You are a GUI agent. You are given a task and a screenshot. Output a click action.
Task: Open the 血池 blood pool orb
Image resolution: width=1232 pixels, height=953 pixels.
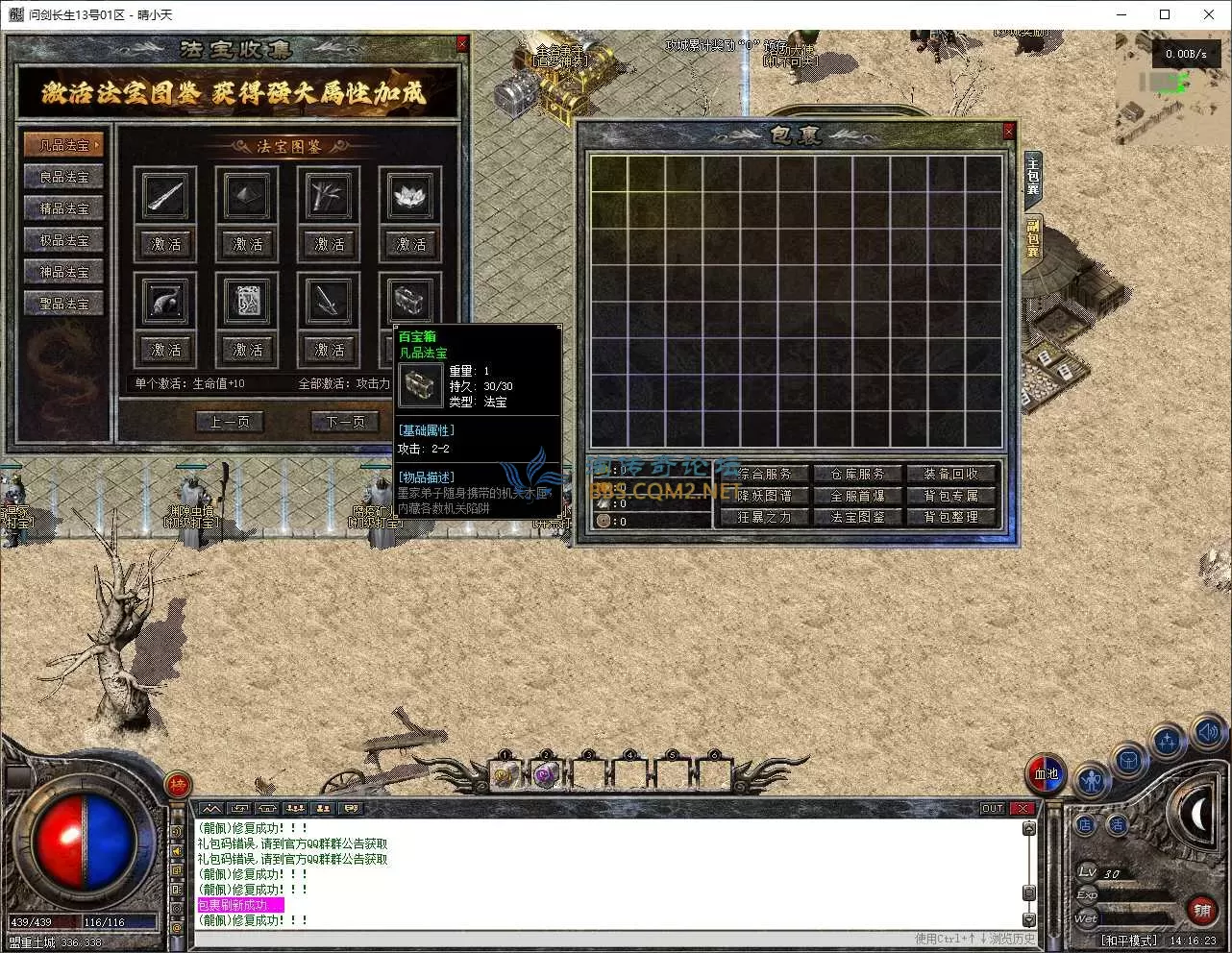point(1046,774)
